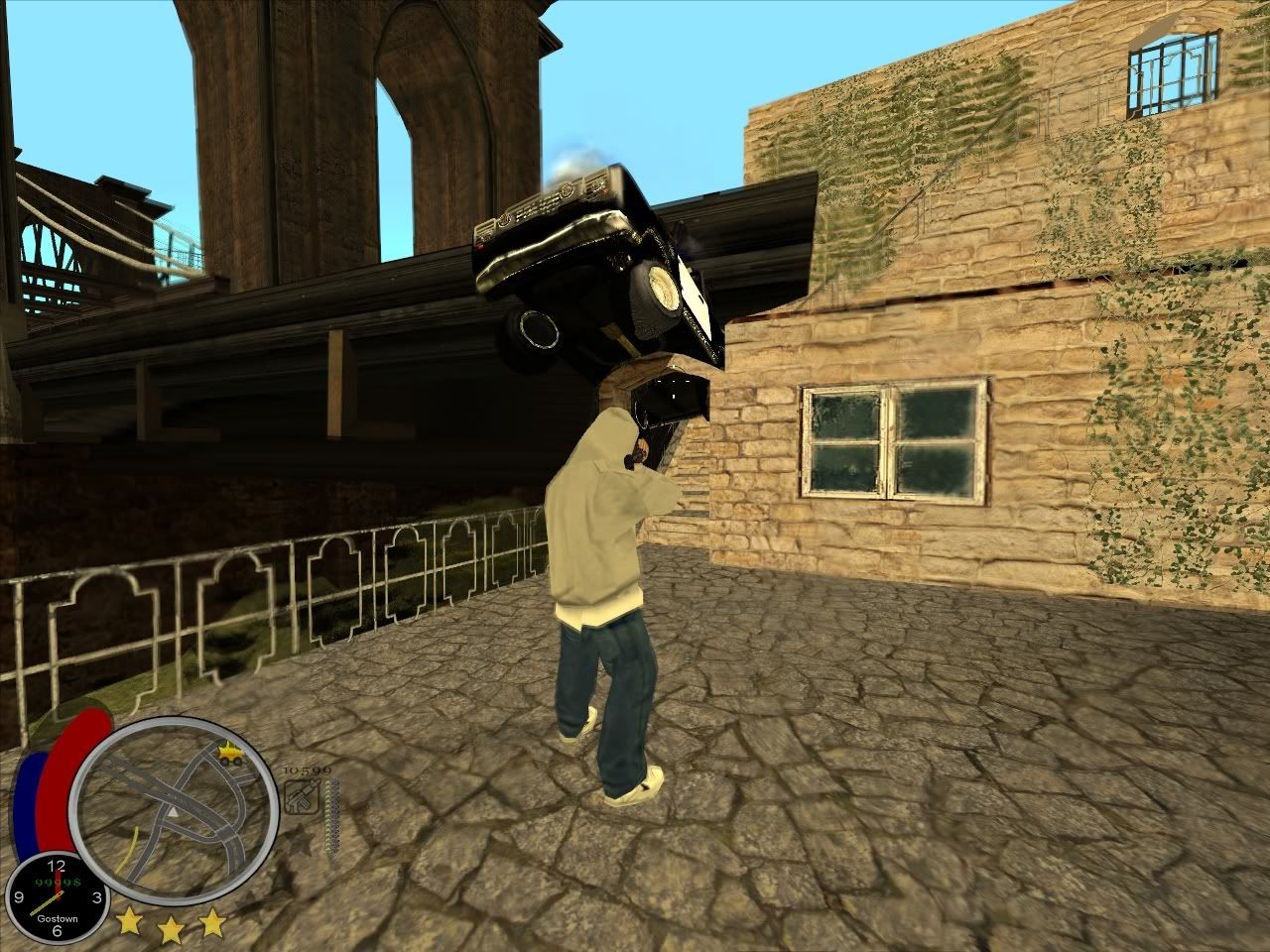
Task: Click the first gold wanted-level star
Action: [130, 922]
